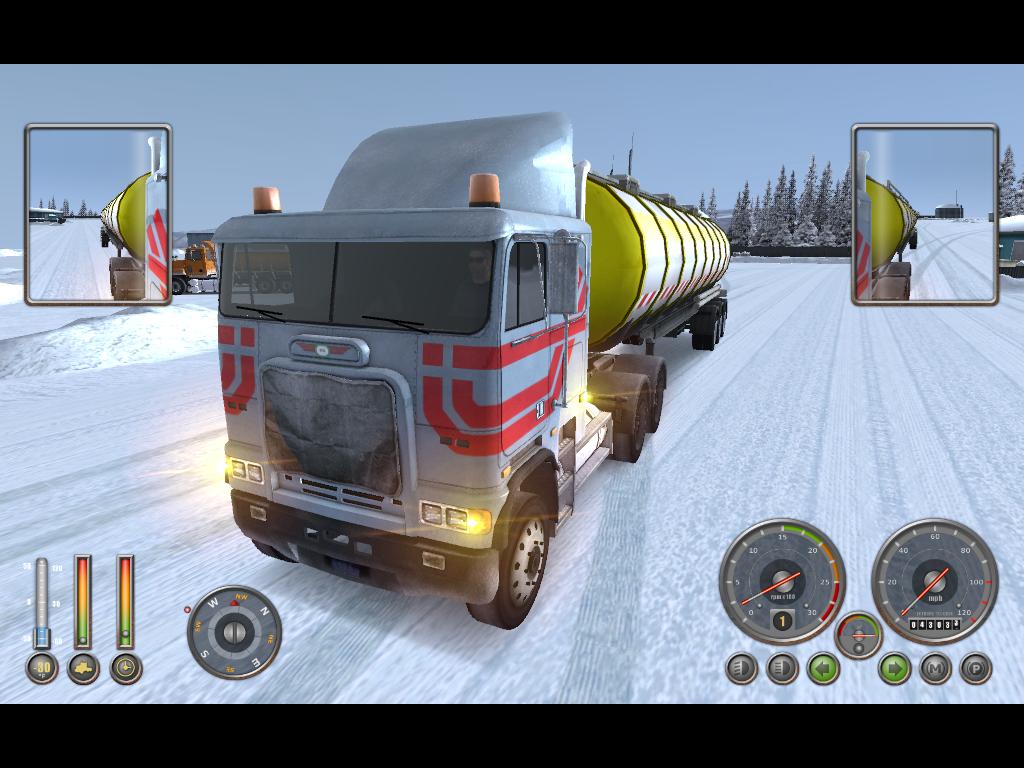Viewport: 1024px width, 768px height.
Task: Click the compass dial
Action: pos(234,632)
